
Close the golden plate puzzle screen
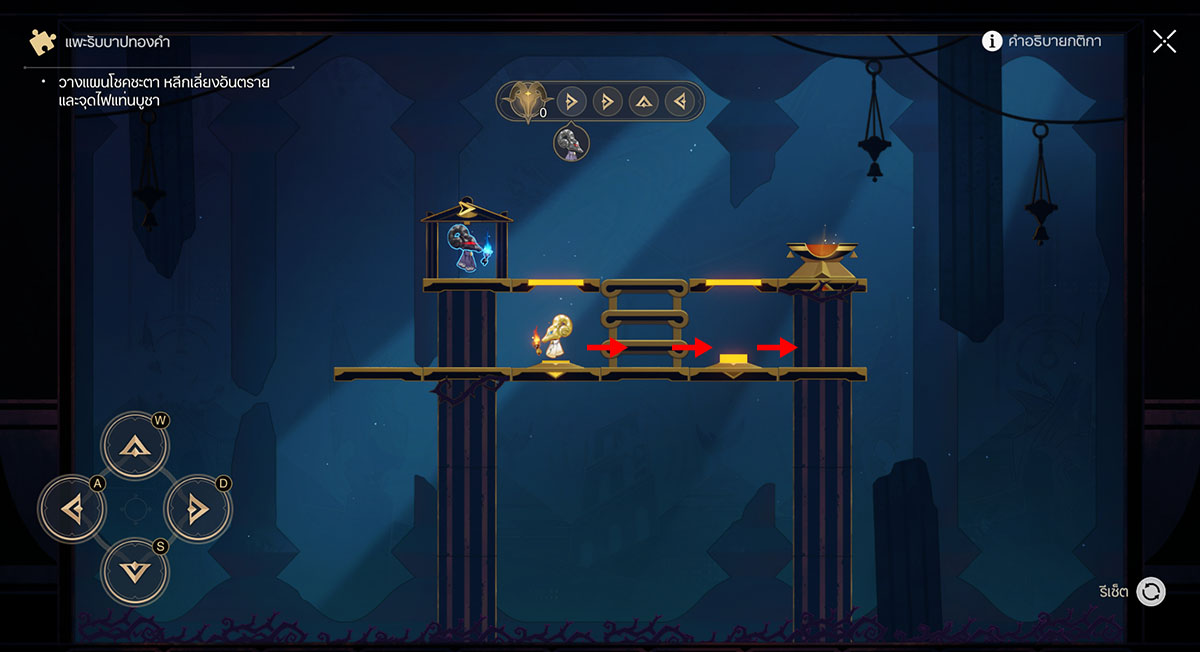1164,41
